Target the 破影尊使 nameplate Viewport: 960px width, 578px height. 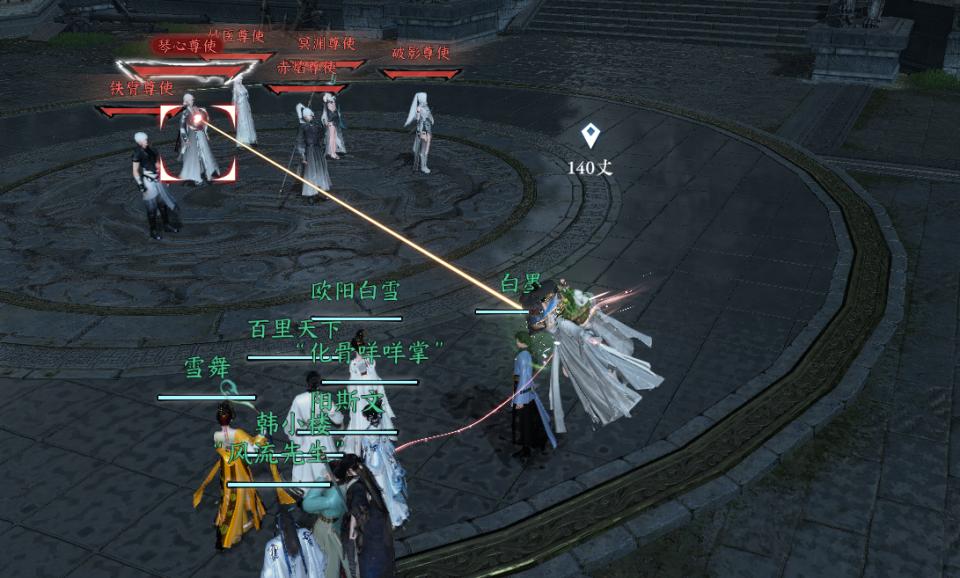pyautogui.click(x=420, y=53)
